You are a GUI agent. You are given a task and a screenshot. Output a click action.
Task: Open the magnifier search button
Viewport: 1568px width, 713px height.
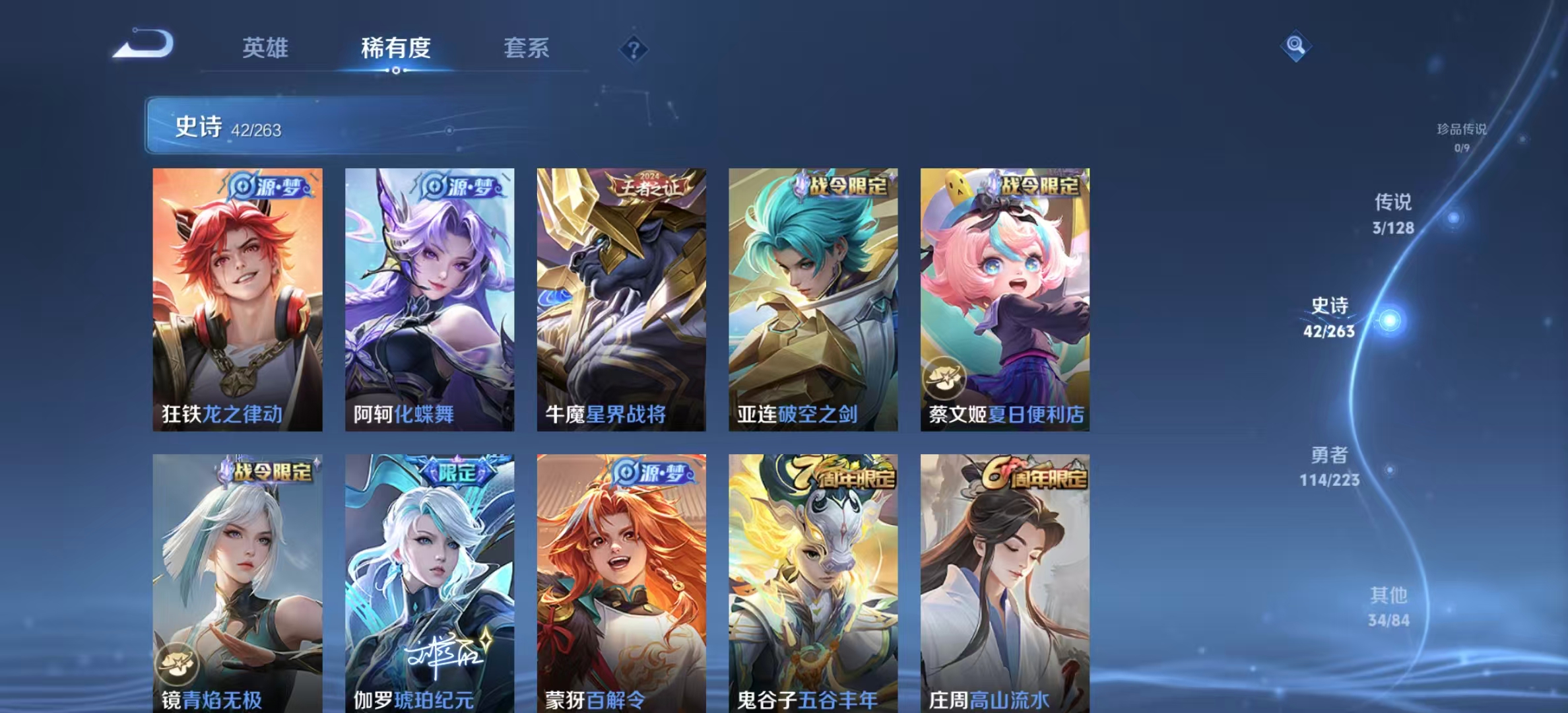(1295, 46)
